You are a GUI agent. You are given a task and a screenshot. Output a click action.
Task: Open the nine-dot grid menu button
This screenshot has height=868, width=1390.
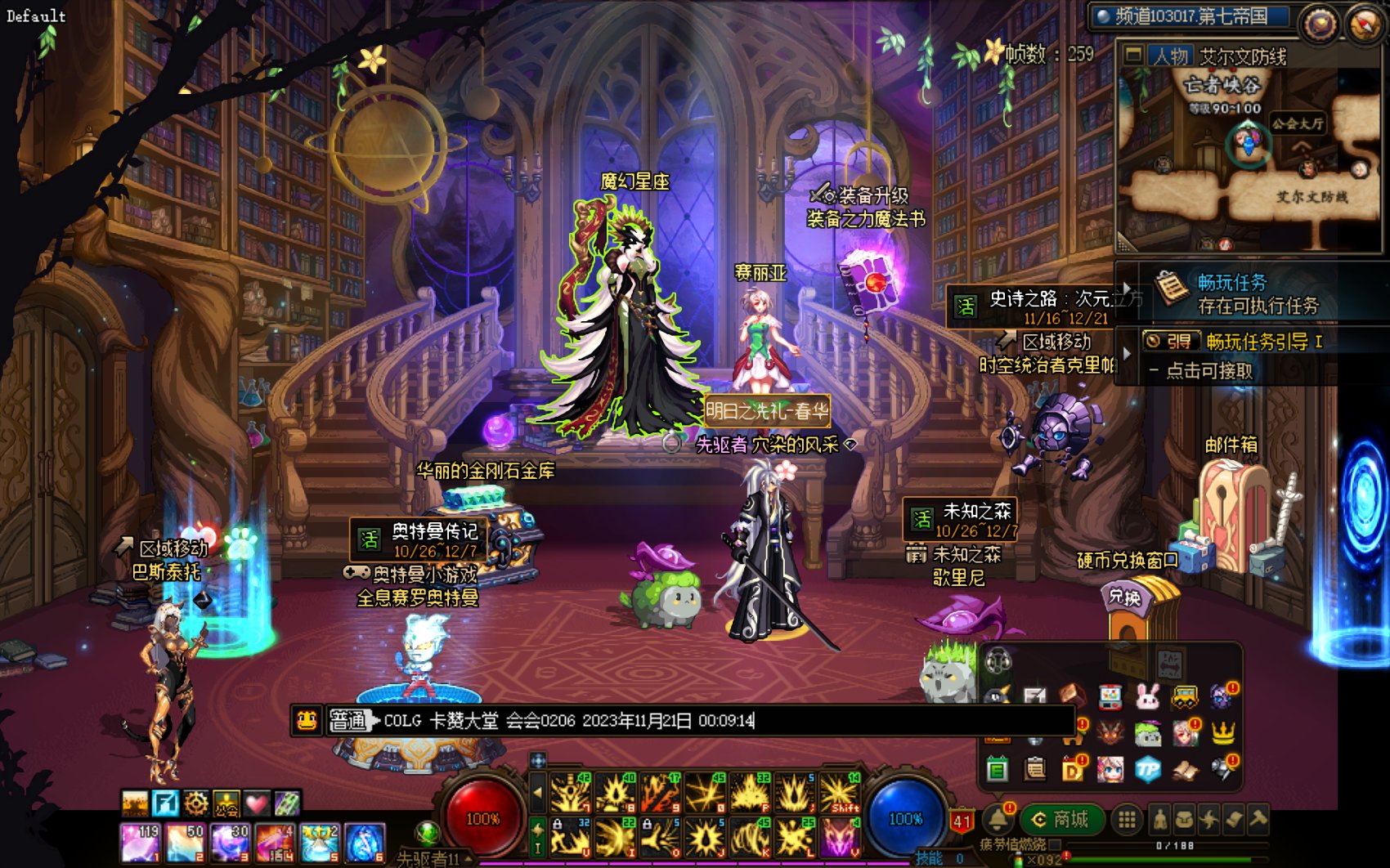[1127, 819]
